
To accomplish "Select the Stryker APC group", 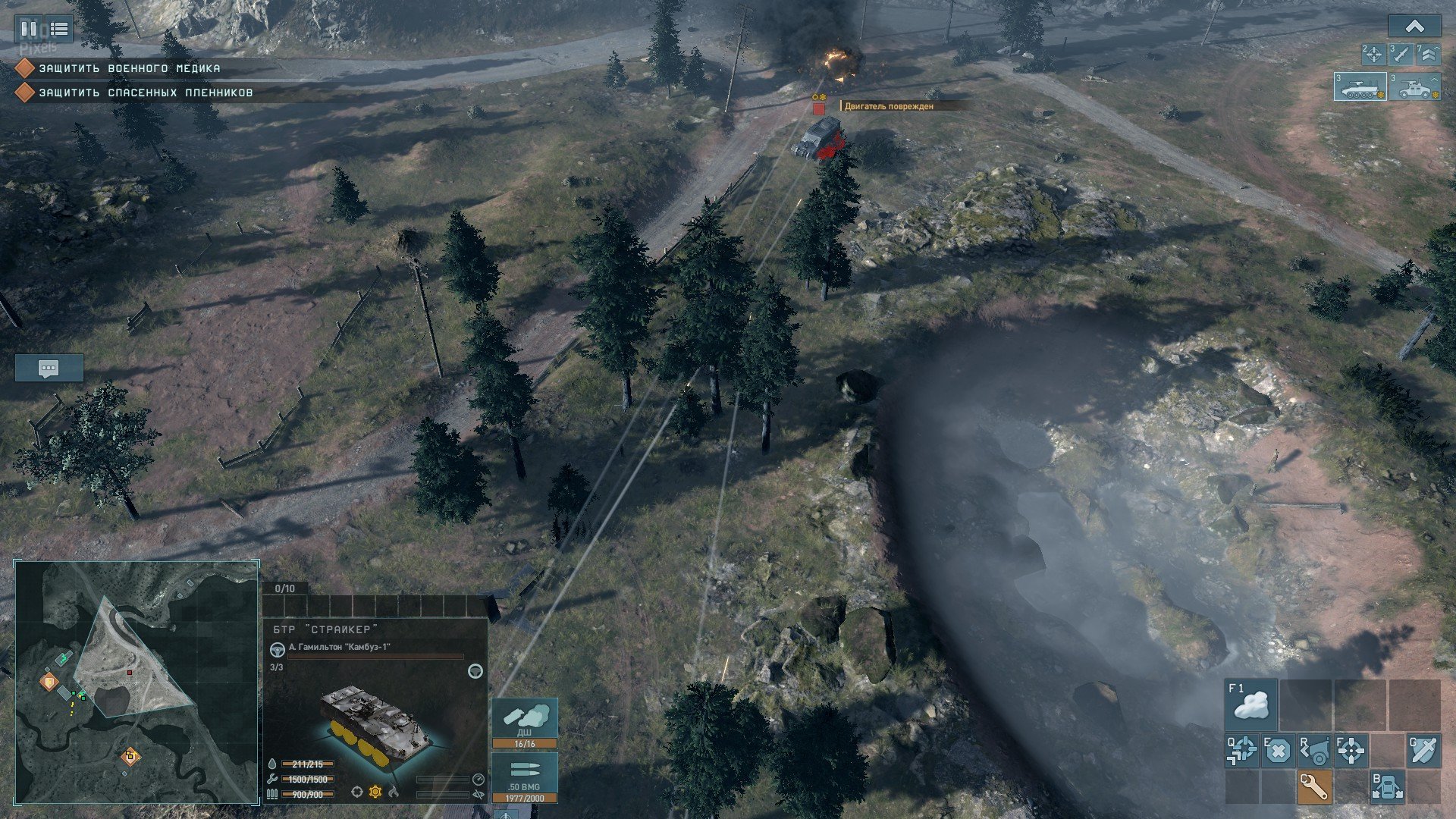I will (x=1360, y=87).
